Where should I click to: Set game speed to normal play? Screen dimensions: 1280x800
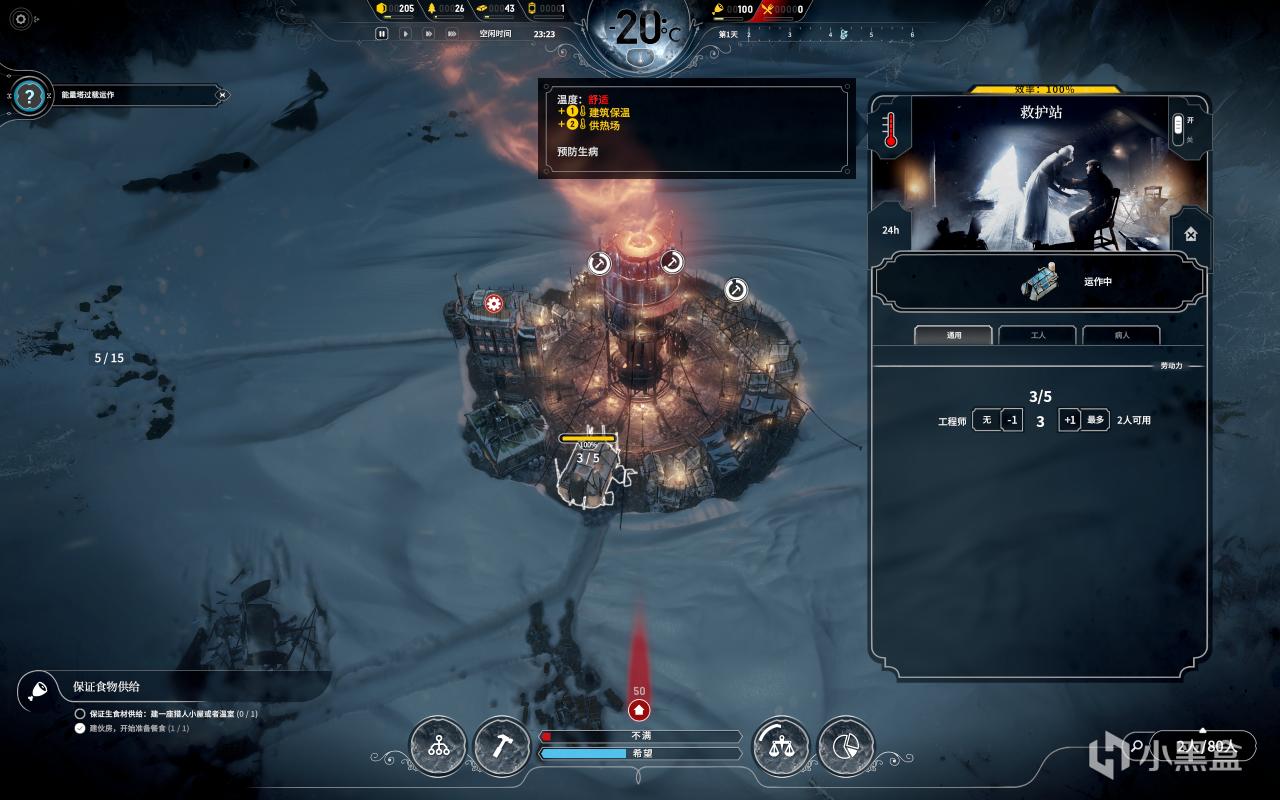point(405,33)
